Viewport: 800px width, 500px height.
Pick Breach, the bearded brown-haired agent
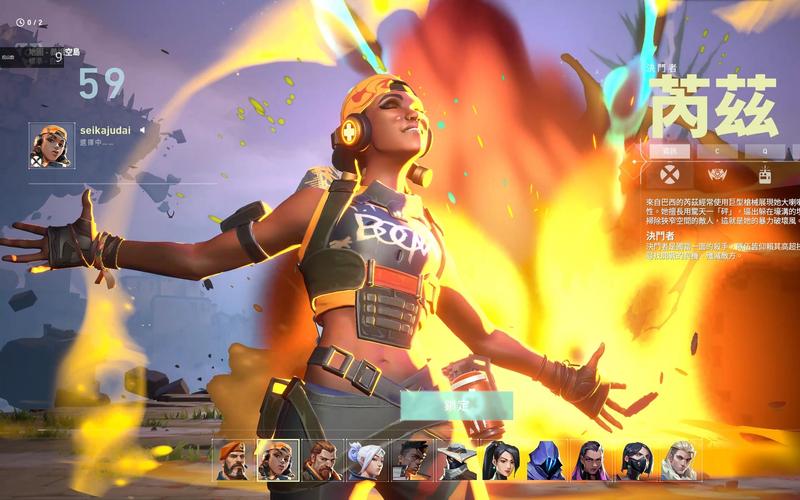(x=320, y=460)
